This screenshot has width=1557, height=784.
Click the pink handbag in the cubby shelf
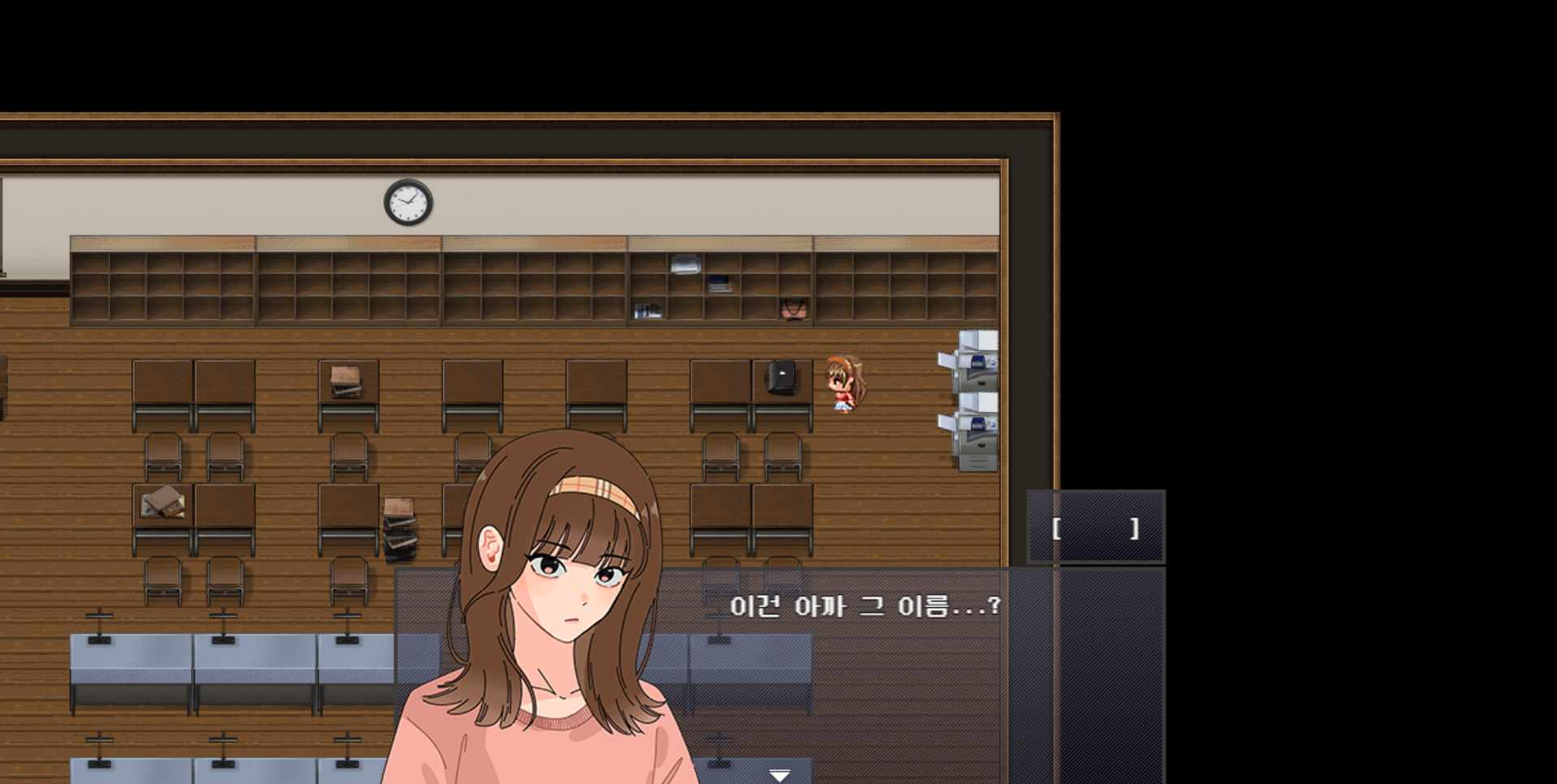(794, 311)
